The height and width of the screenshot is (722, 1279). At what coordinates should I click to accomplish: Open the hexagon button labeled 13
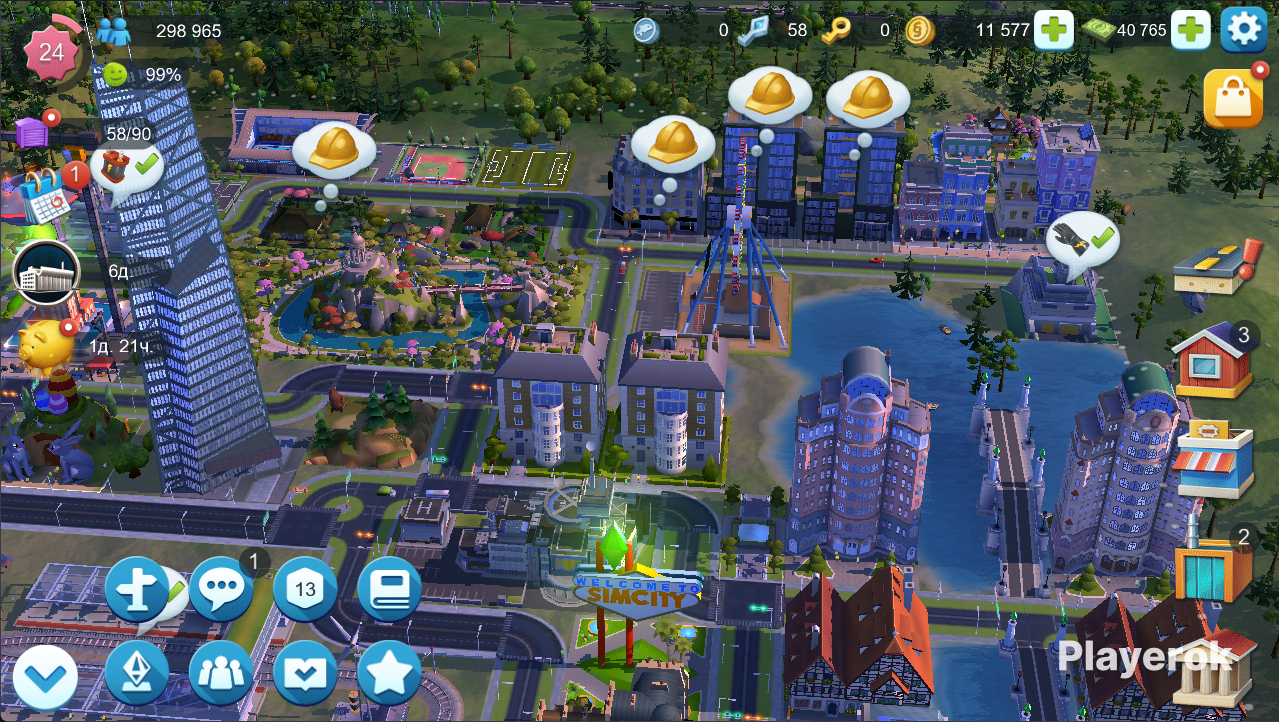pos(305,588)
